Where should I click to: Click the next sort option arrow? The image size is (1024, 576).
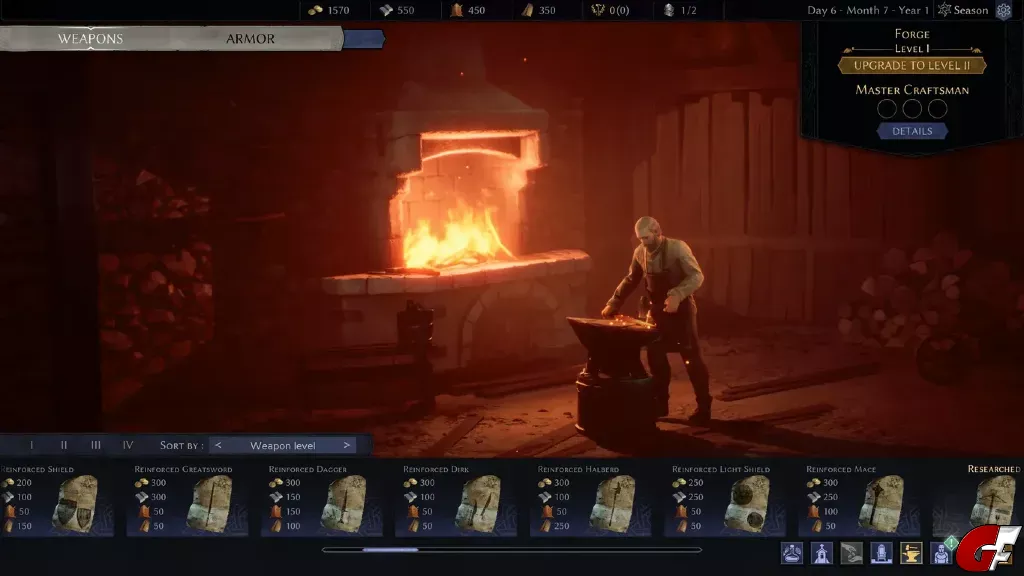[346, 445]
